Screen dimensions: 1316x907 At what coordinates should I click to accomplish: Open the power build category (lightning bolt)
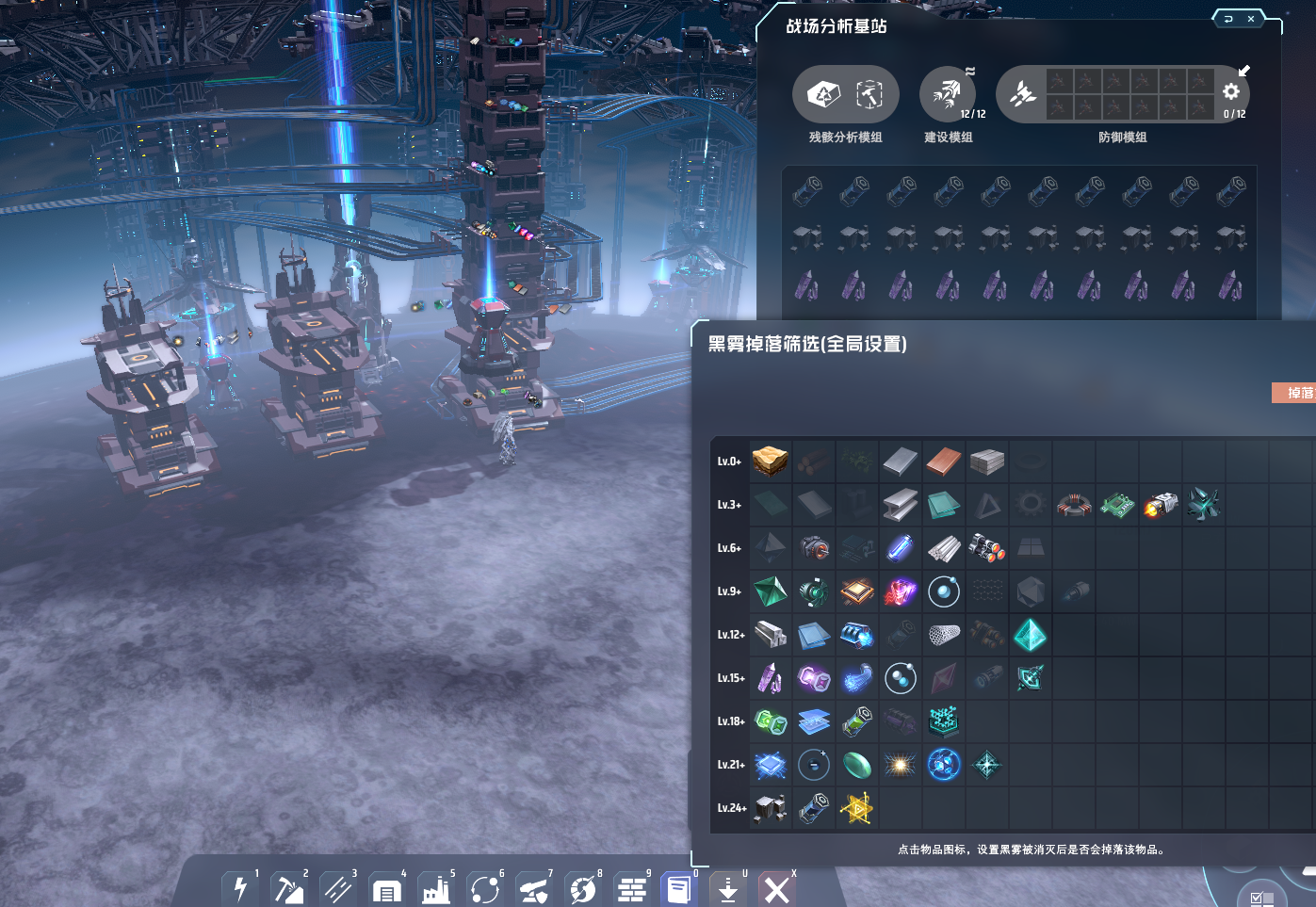tap(240, 888)
